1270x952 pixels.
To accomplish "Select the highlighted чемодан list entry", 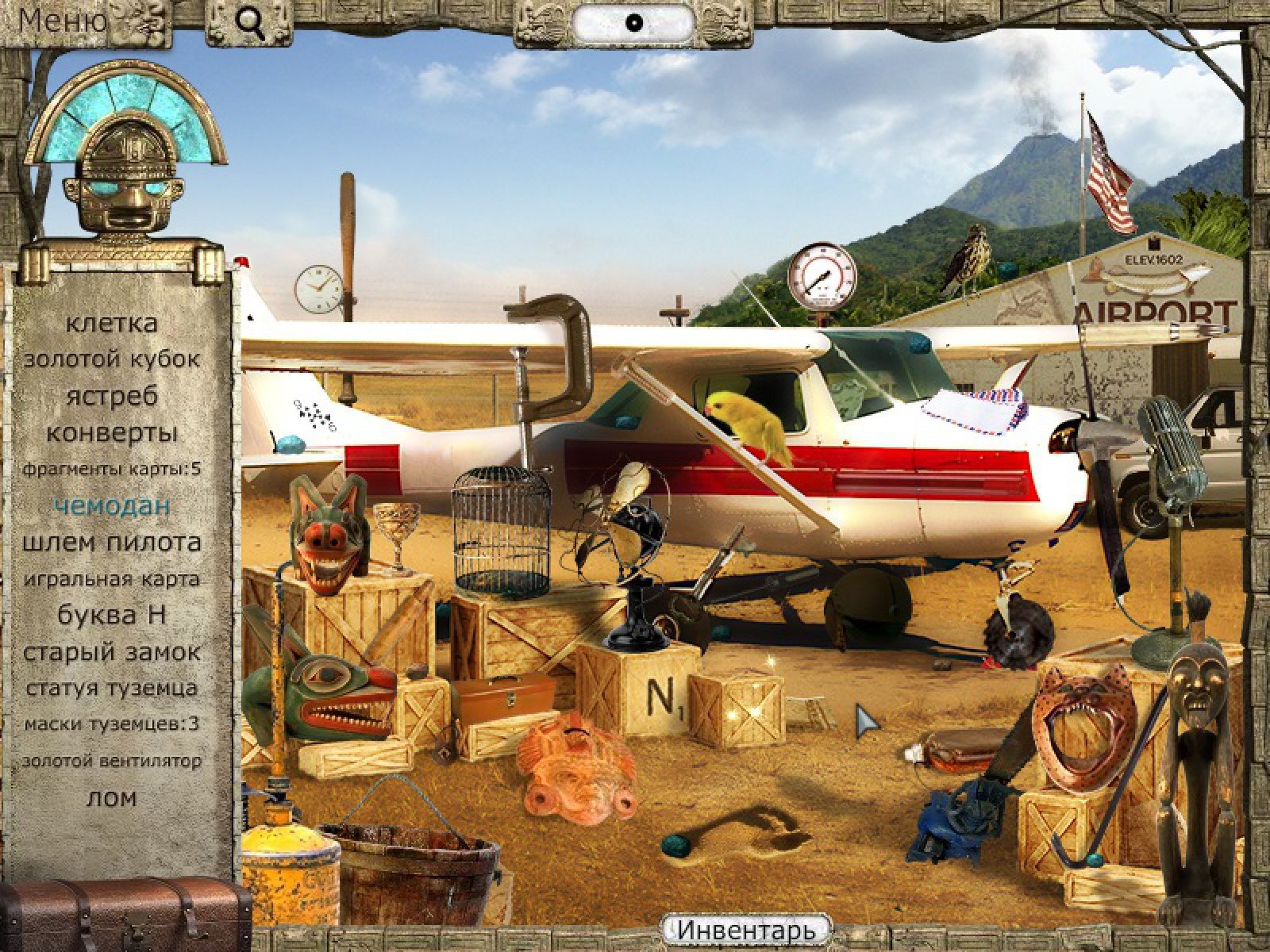I will tap(112, 505).
